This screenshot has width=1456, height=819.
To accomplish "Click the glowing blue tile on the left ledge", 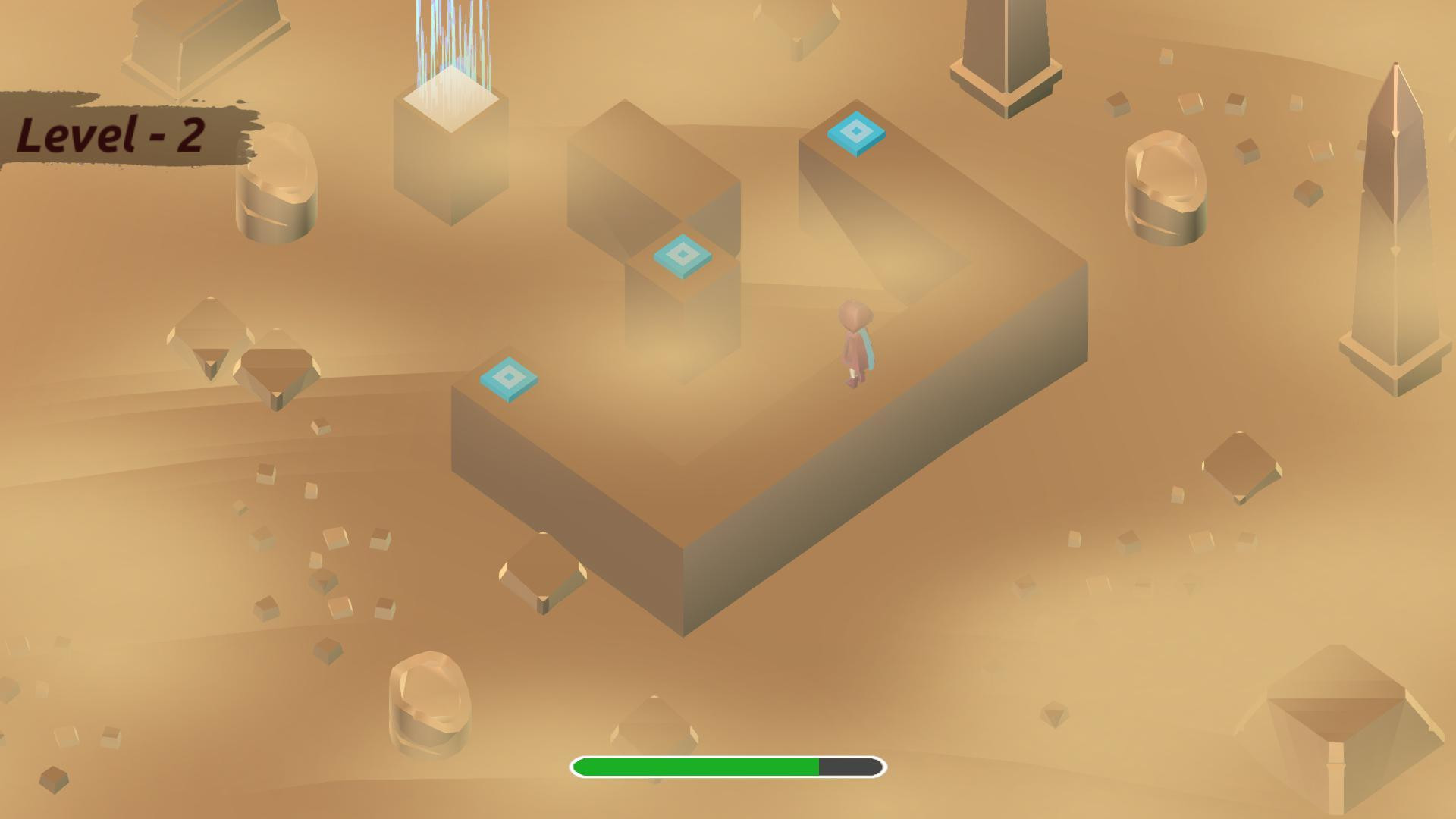I will pos(507,377).
